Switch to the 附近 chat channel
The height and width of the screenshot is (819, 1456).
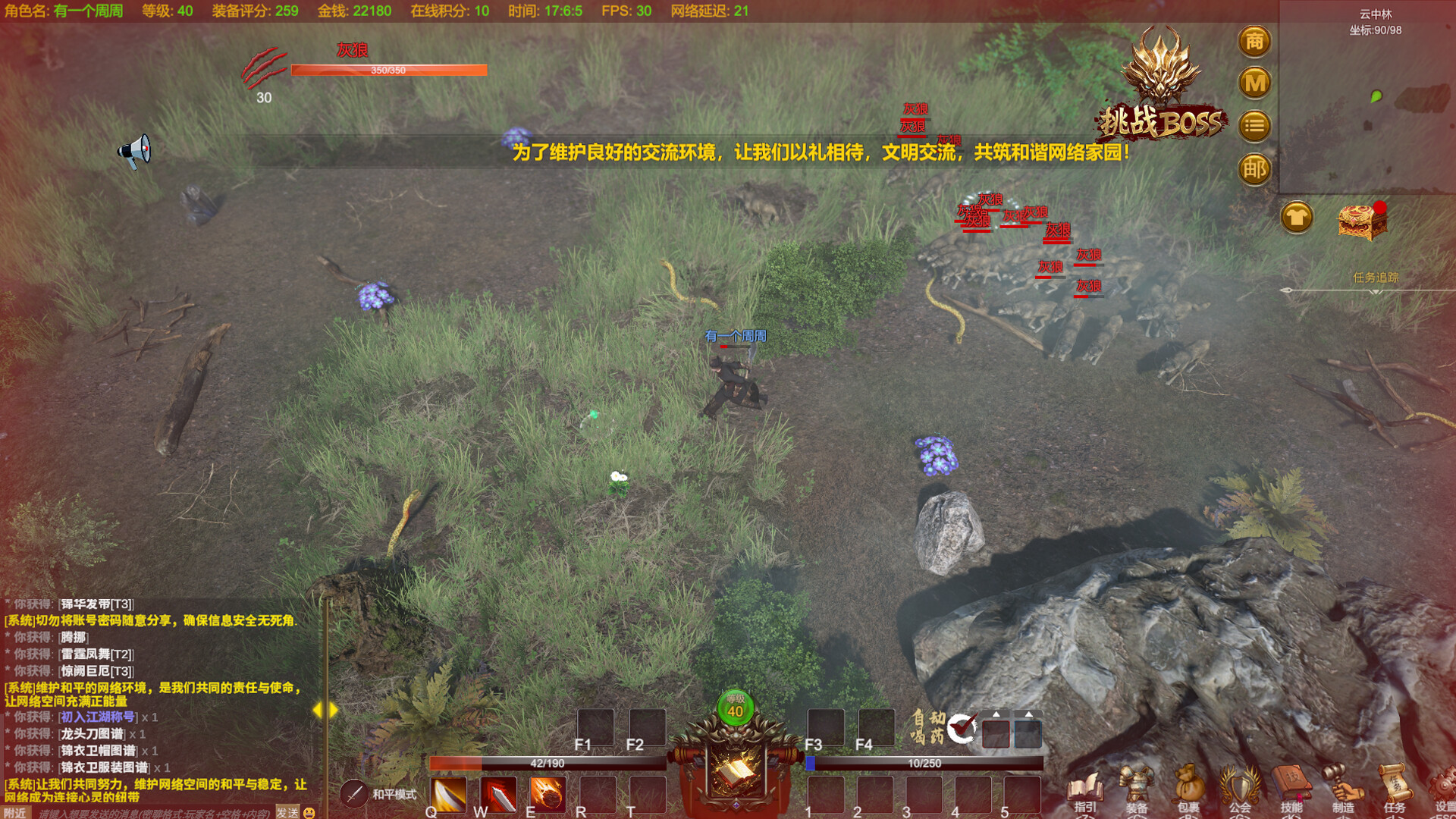point(15,812)
